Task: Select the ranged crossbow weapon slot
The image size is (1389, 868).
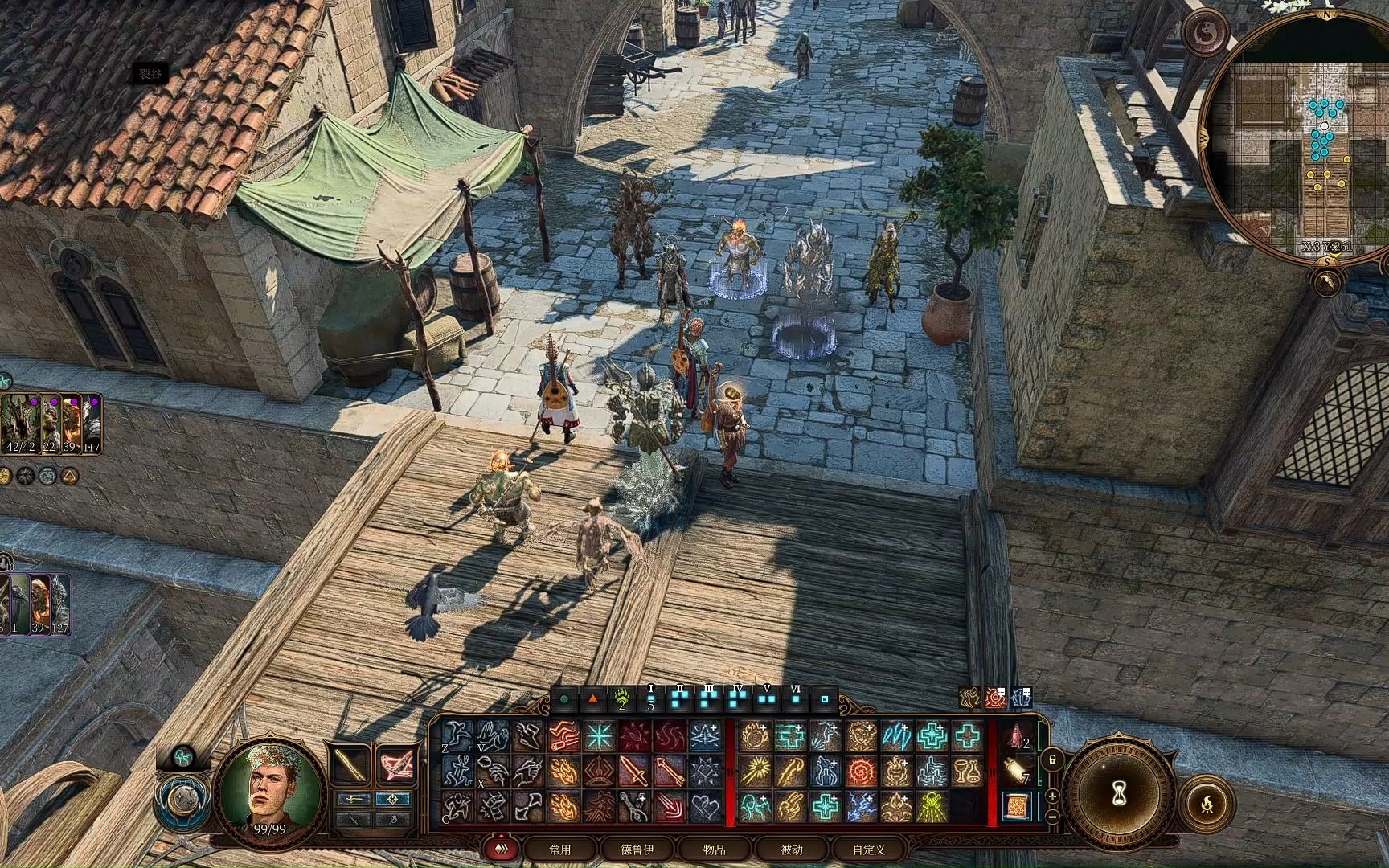Action: pyautogui.click(x=395, y=764)
